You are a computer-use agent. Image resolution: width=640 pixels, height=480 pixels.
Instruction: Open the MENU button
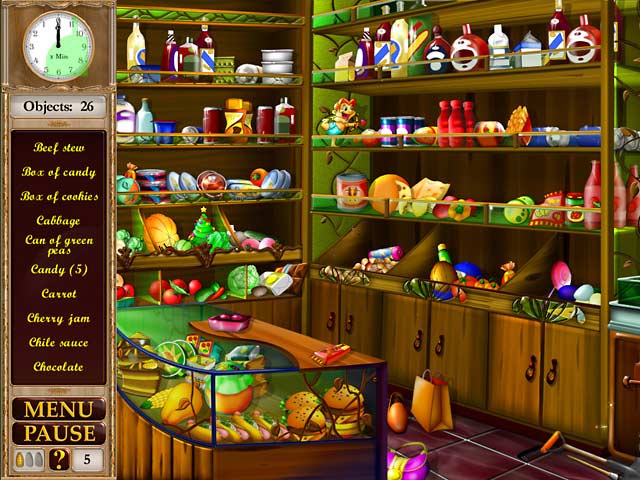pyautogui.click(x=58, y=409)
